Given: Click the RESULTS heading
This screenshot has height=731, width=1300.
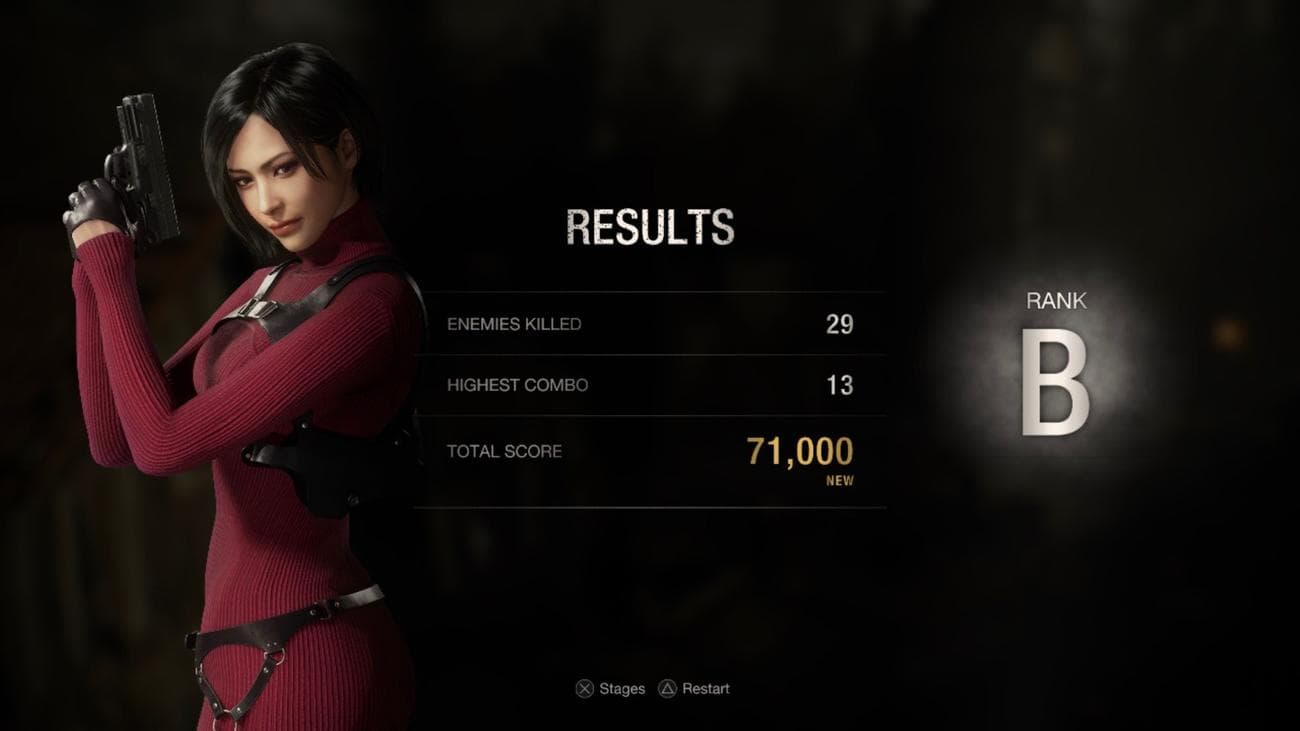Looking at the screenshot, I should point(651,225).
